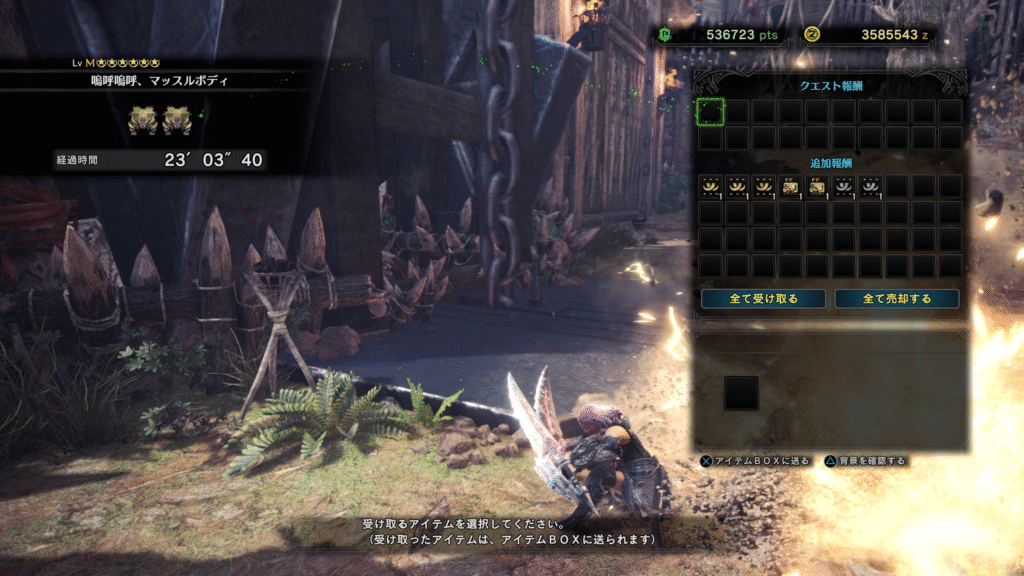
Task: Click the green-highlighted quest reward slot
Action: [710, 112]
